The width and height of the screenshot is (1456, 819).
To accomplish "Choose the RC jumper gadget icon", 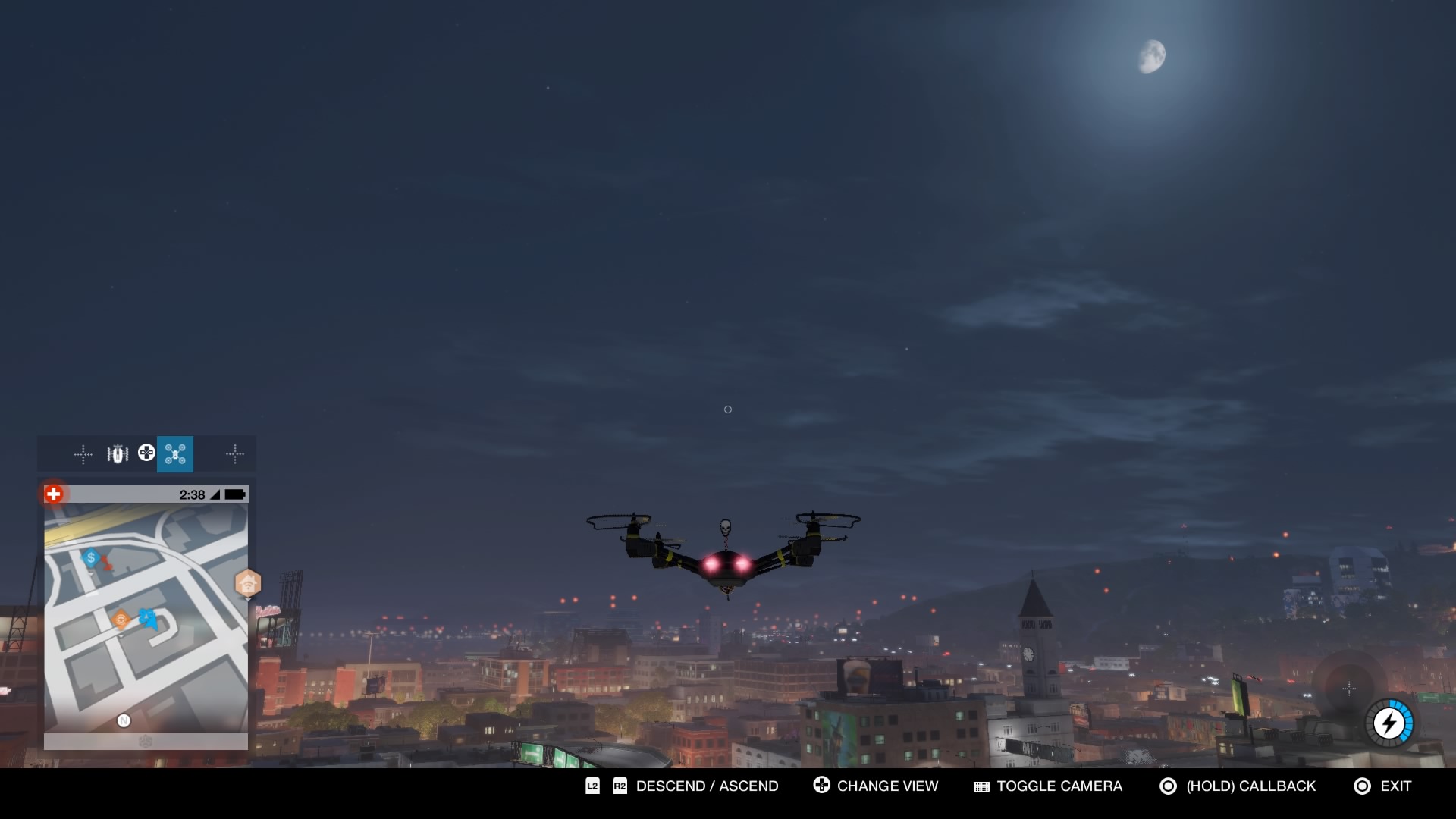I will [x=118, y=454].
